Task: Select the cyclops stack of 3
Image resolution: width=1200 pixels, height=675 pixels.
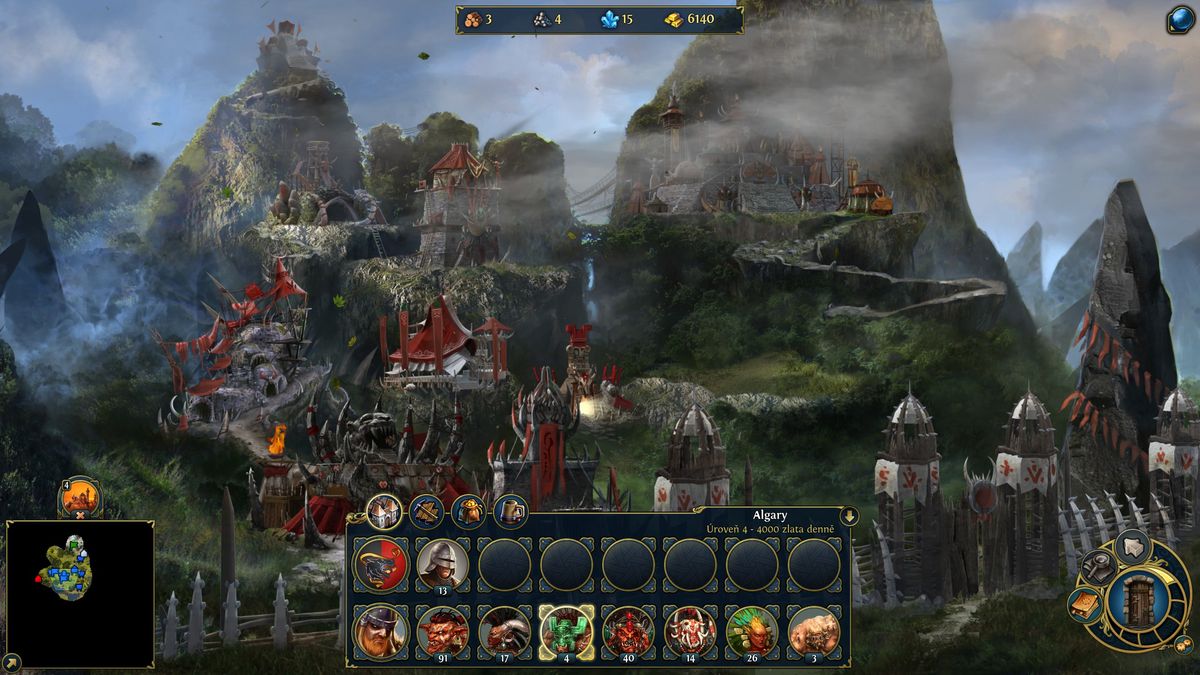Action: tap(814, 630)
